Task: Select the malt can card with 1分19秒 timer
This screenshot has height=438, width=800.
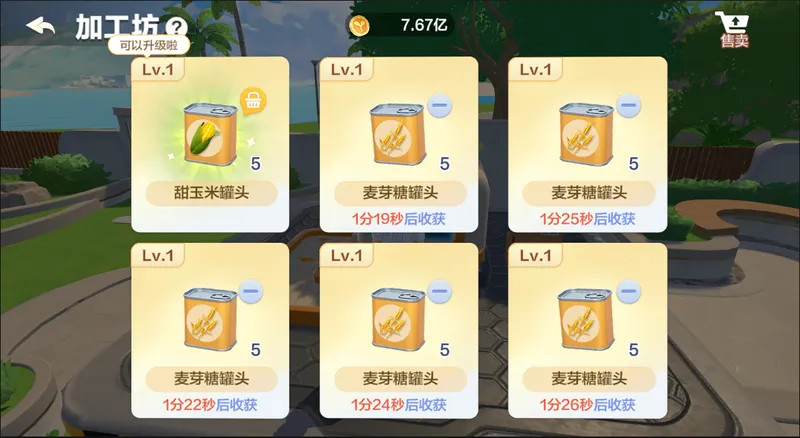Action: tap(398, 140)
